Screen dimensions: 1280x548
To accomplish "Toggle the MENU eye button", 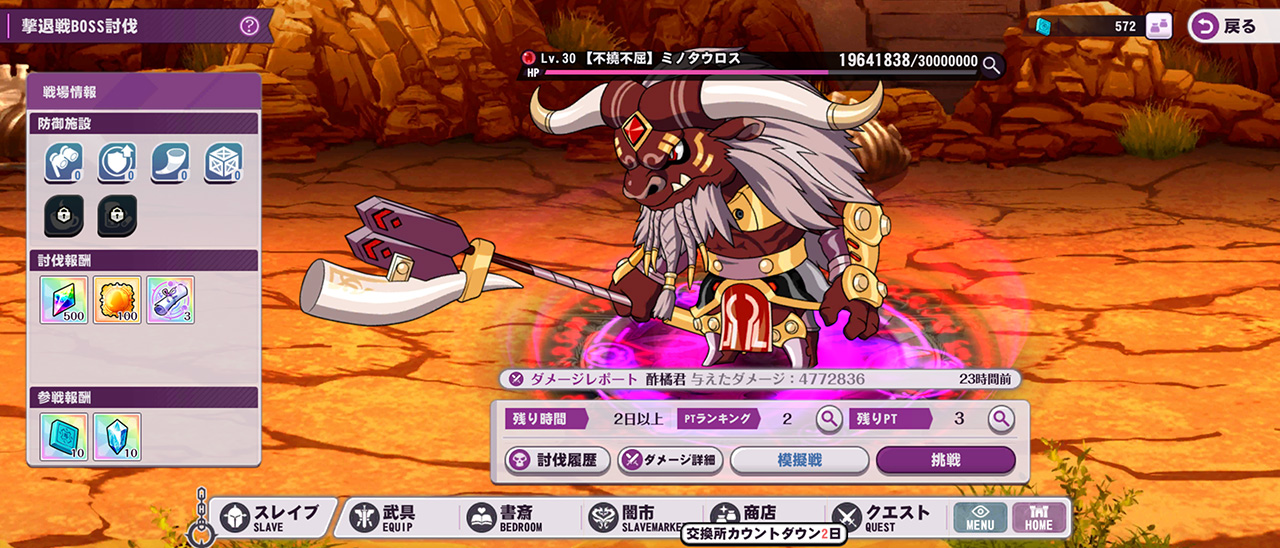I will (979, 517).
